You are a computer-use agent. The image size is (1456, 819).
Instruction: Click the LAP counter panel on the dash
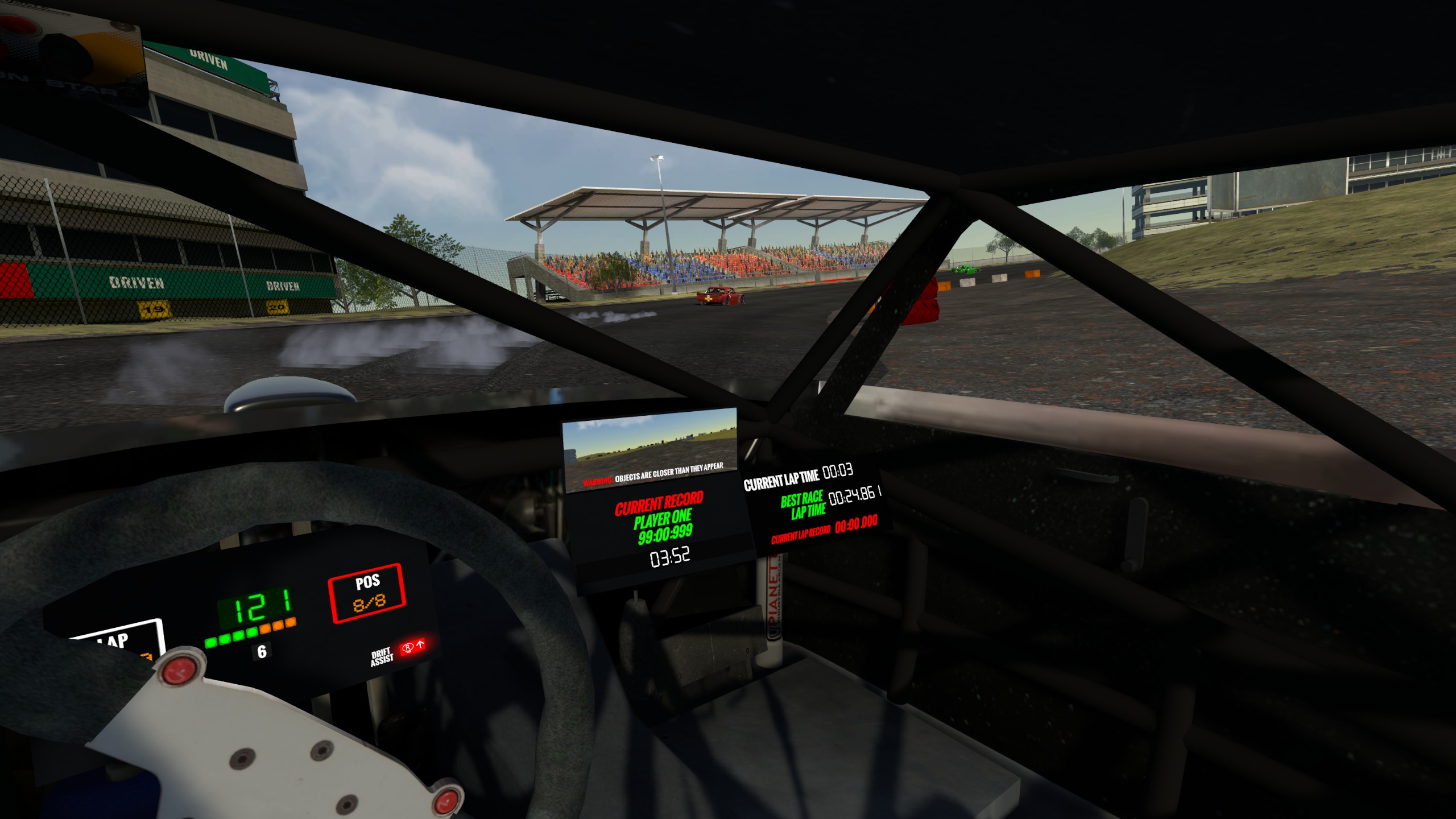[x=118, y=639]
